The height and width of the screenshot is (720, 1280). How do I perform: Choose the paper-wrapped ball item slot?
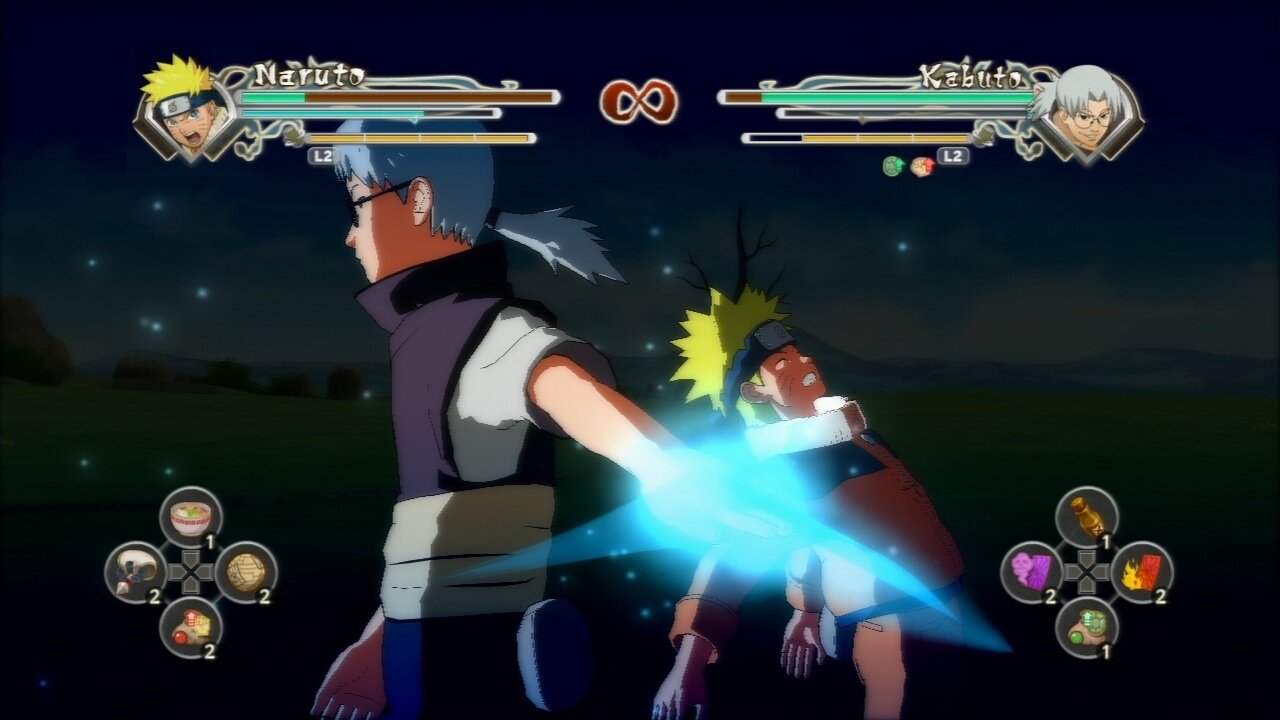(x=246, y=572)
